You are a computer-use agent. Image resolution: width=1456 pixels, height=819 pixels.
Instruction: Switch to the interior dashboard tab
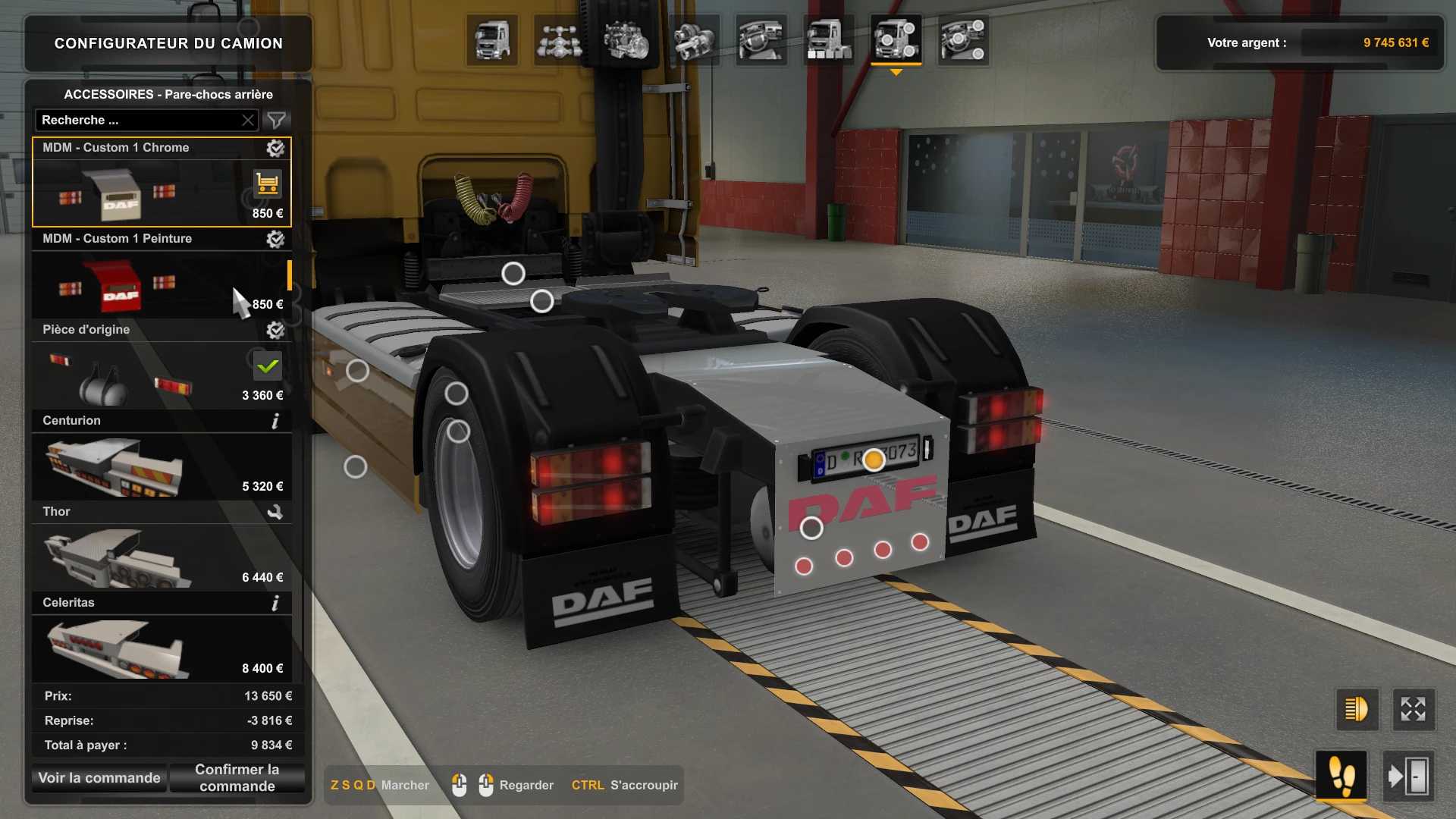[761, 39]
